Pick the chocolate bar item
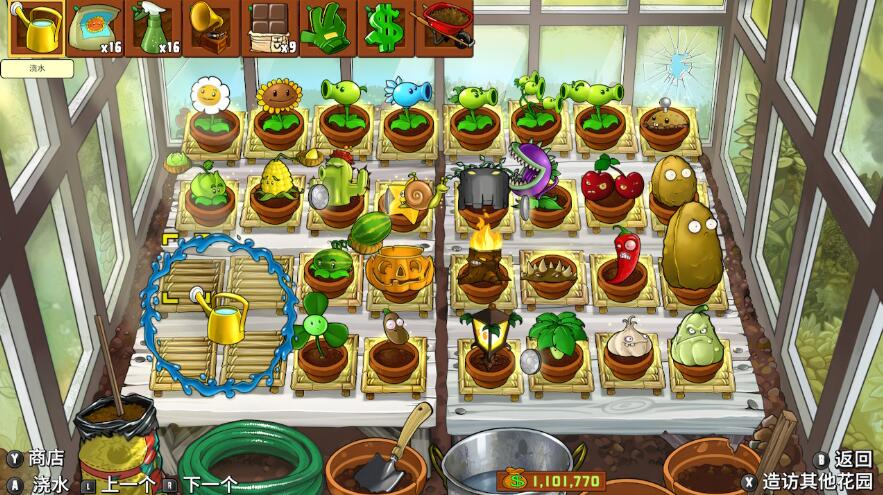Viewport: 883px width, 495px height. tap(270, 29)
